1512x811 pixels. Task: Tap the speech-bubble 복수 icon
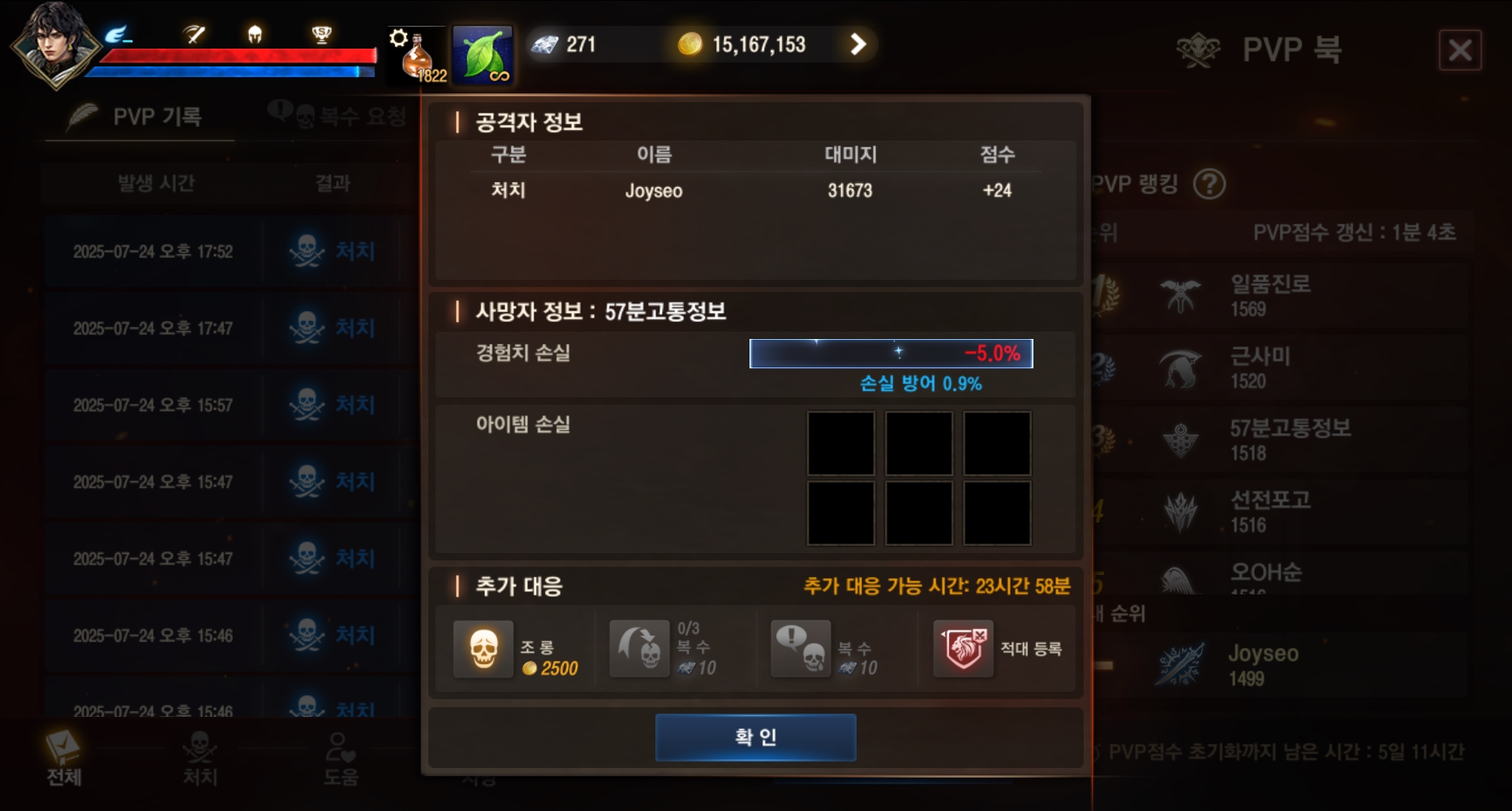pos(801,649)
